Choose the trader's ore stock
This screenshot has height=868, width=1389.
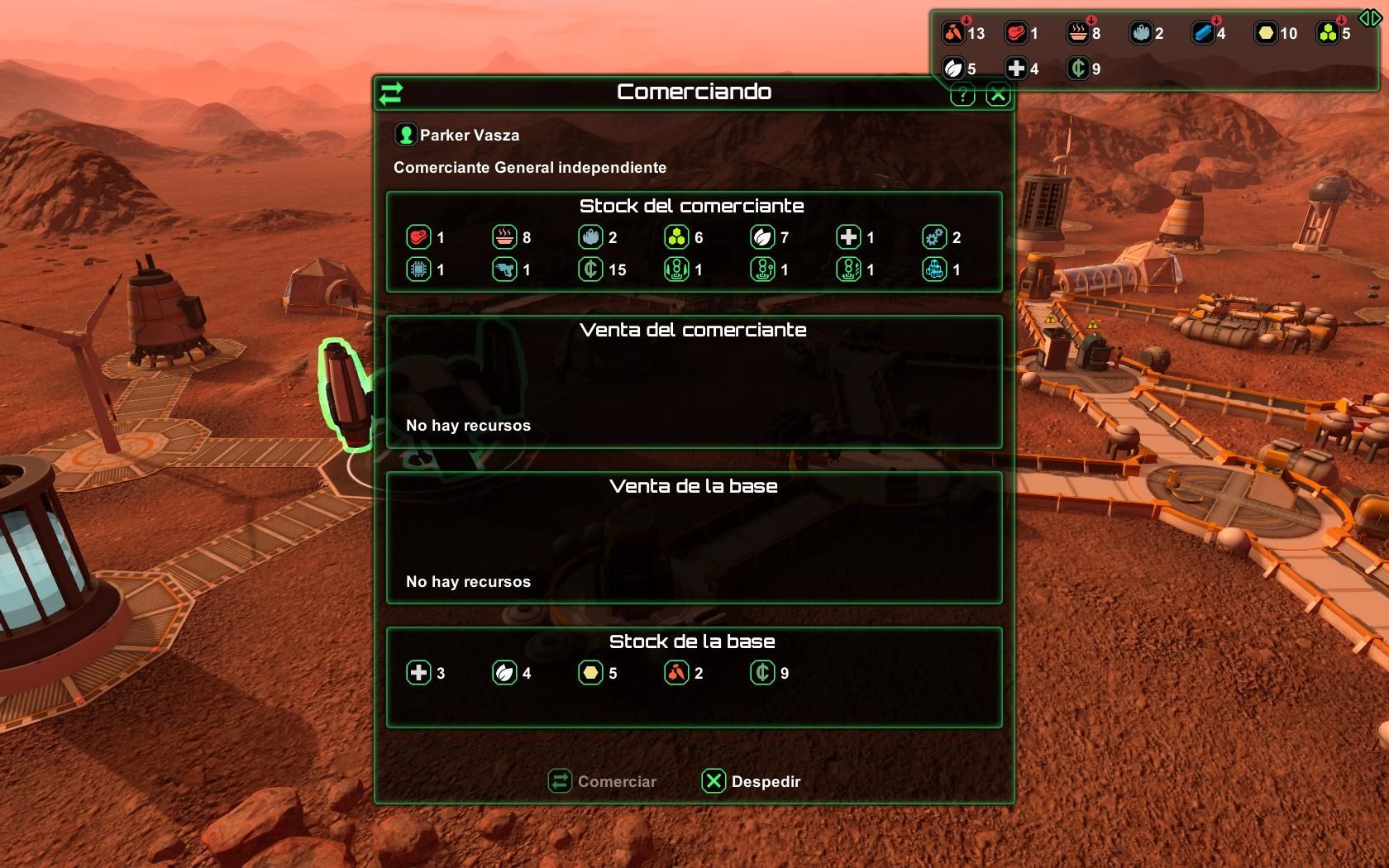point(591,238)
